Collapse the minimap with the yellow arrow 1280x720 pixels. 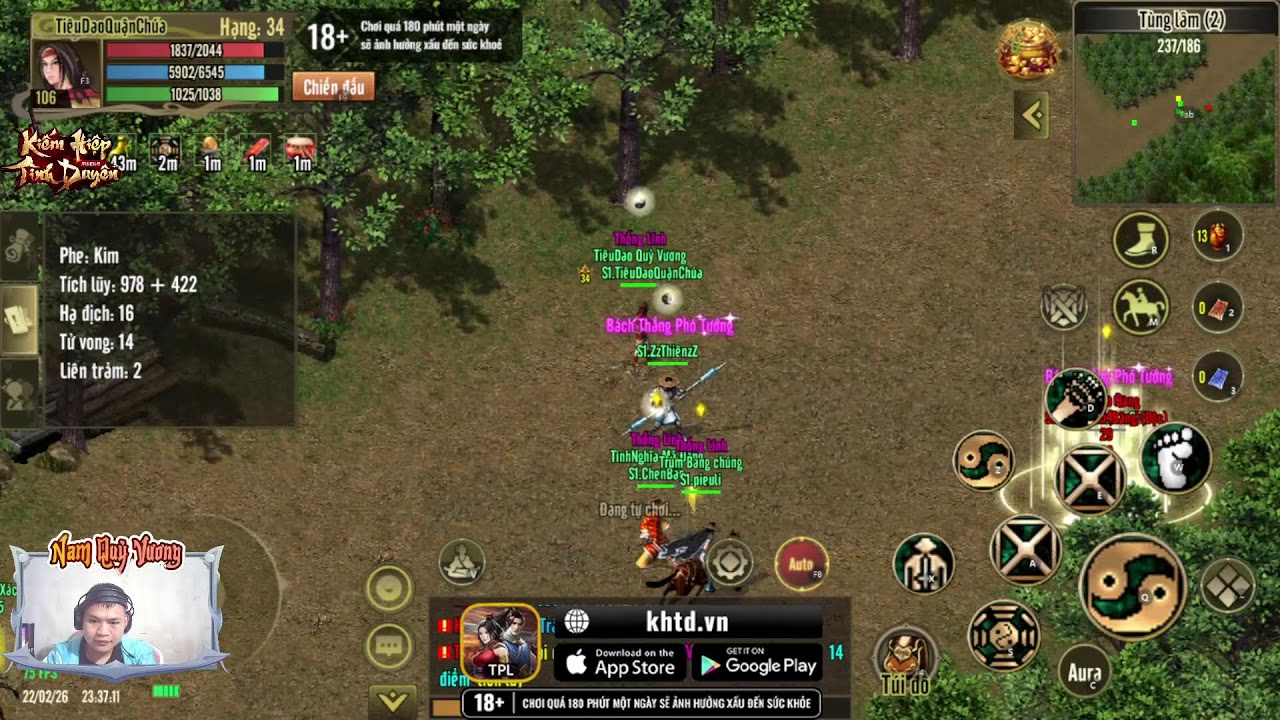click(x=1032, y=116)
